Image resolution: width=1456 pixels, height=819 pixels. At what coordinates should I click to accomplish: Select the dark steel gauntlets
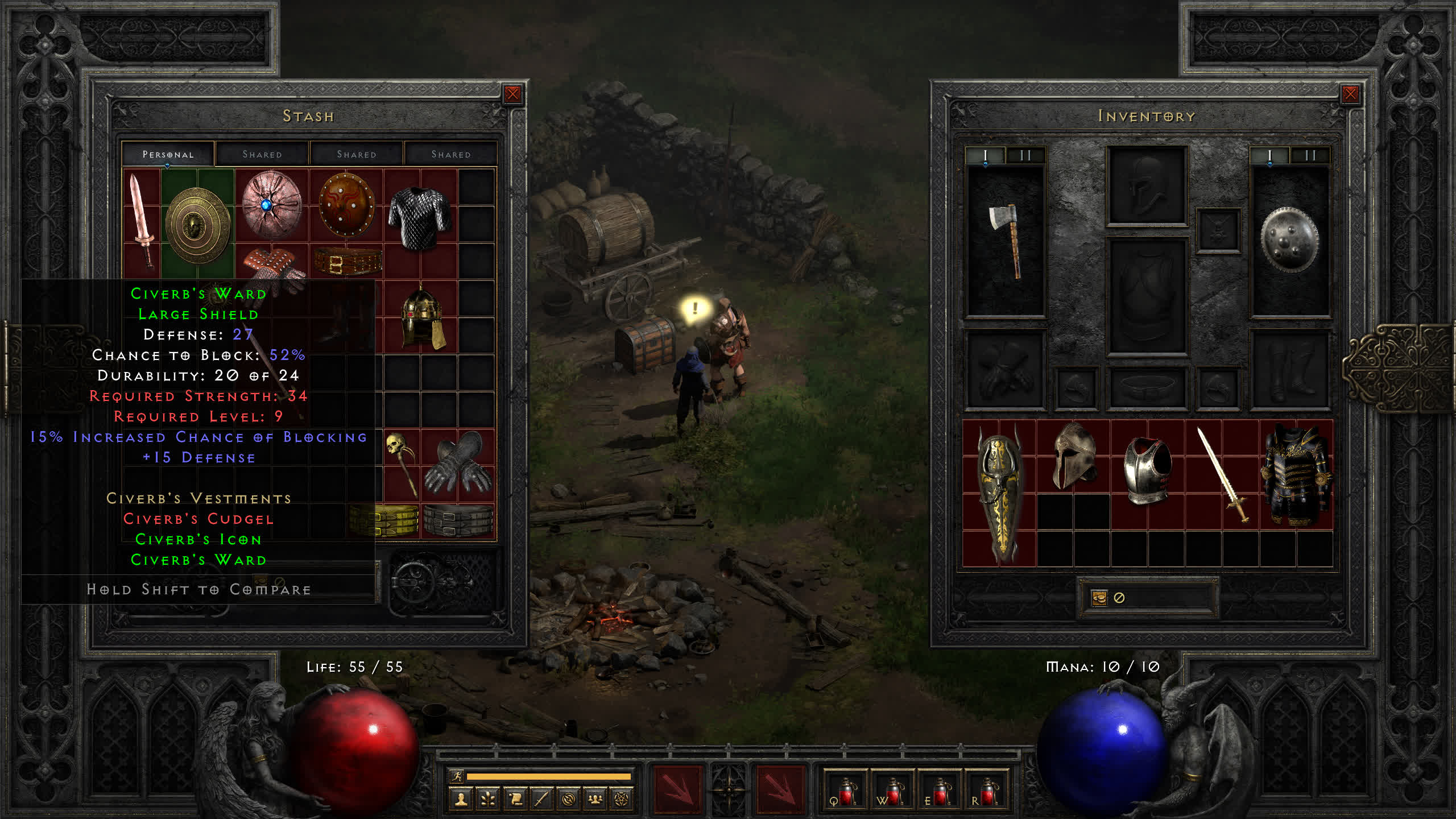point(458,462)
